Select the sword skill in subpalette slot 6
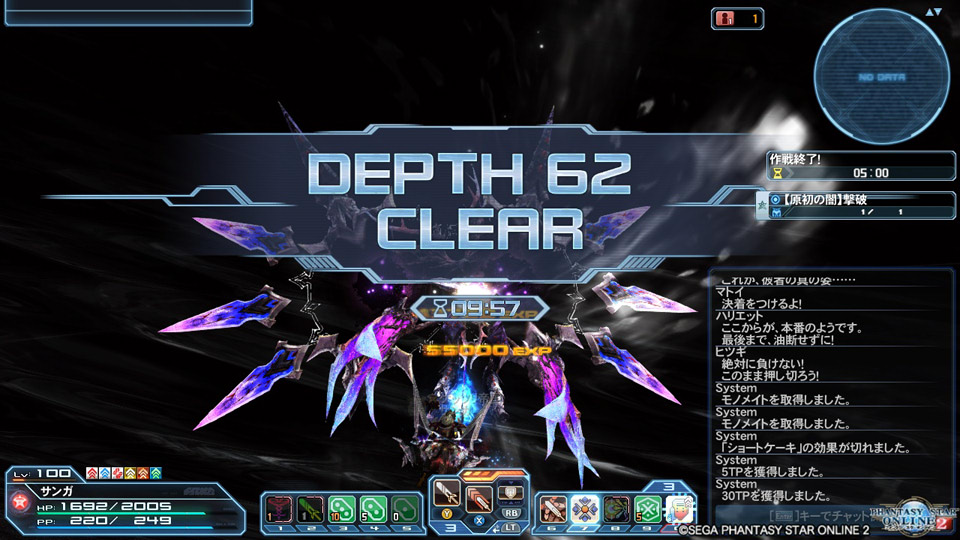The height and width of the screenshot is (540, 960). pyautogui.click(x=554, y=509)
